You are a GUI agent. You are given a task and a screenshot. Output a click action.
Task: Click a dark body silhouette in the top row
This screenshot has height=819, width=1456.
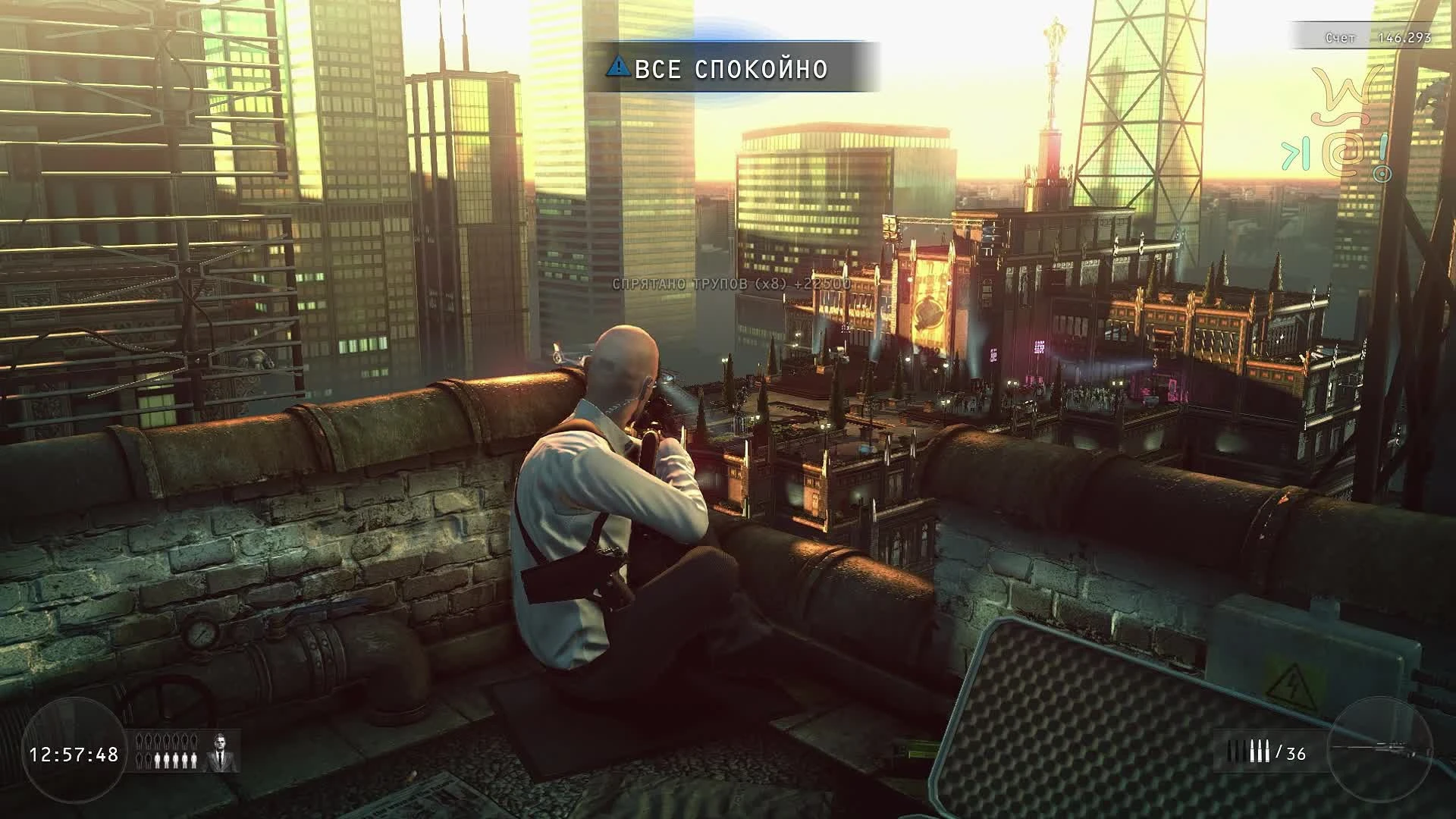(166, 741)
